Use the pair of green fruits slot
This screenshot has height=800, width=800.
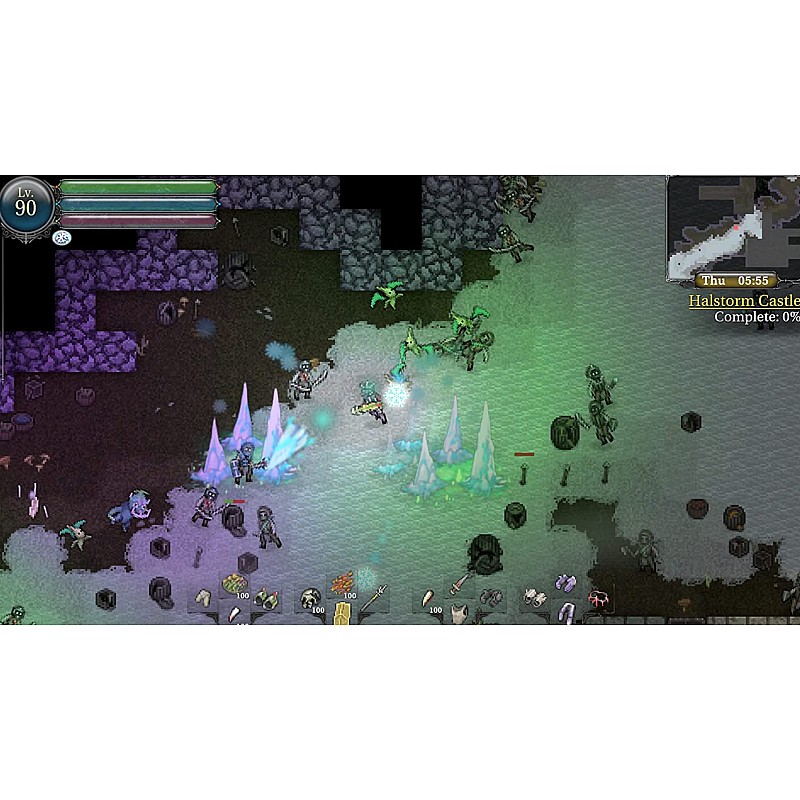pyautogui.click(x=266, y=597)
